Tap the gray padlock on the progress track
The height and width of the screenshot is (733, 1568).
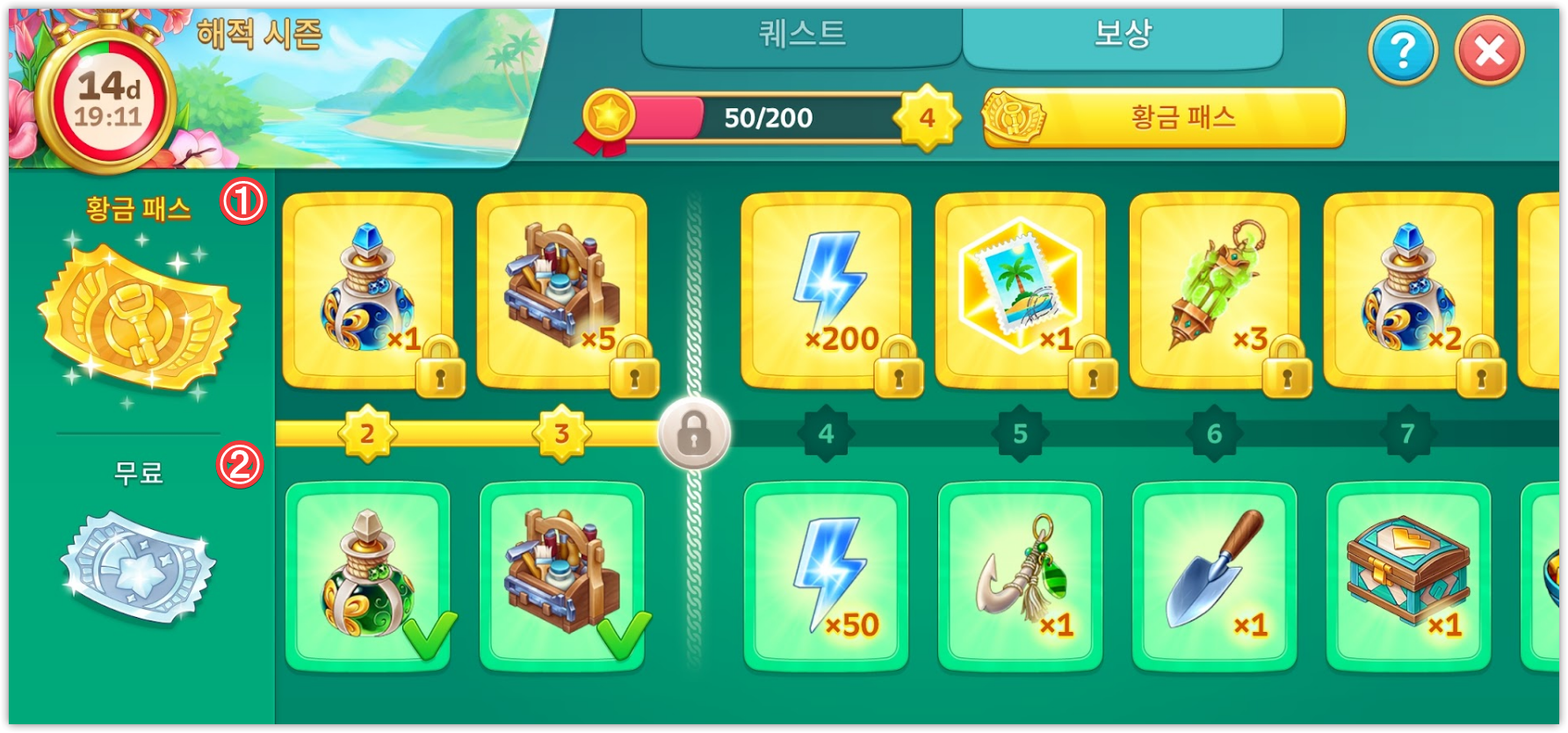click(694, 433)
